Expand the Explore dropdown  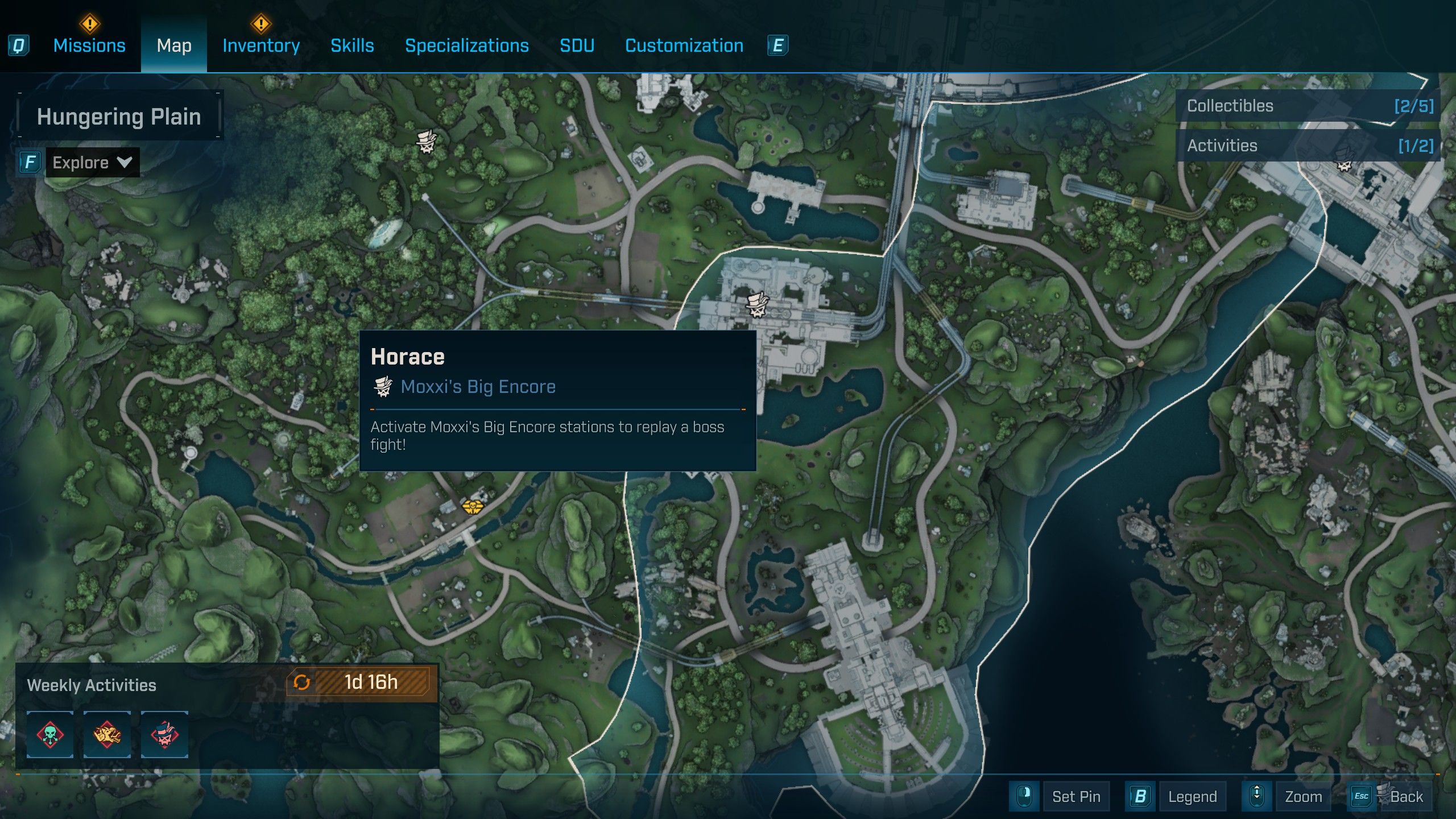click(x=92, y=163)
